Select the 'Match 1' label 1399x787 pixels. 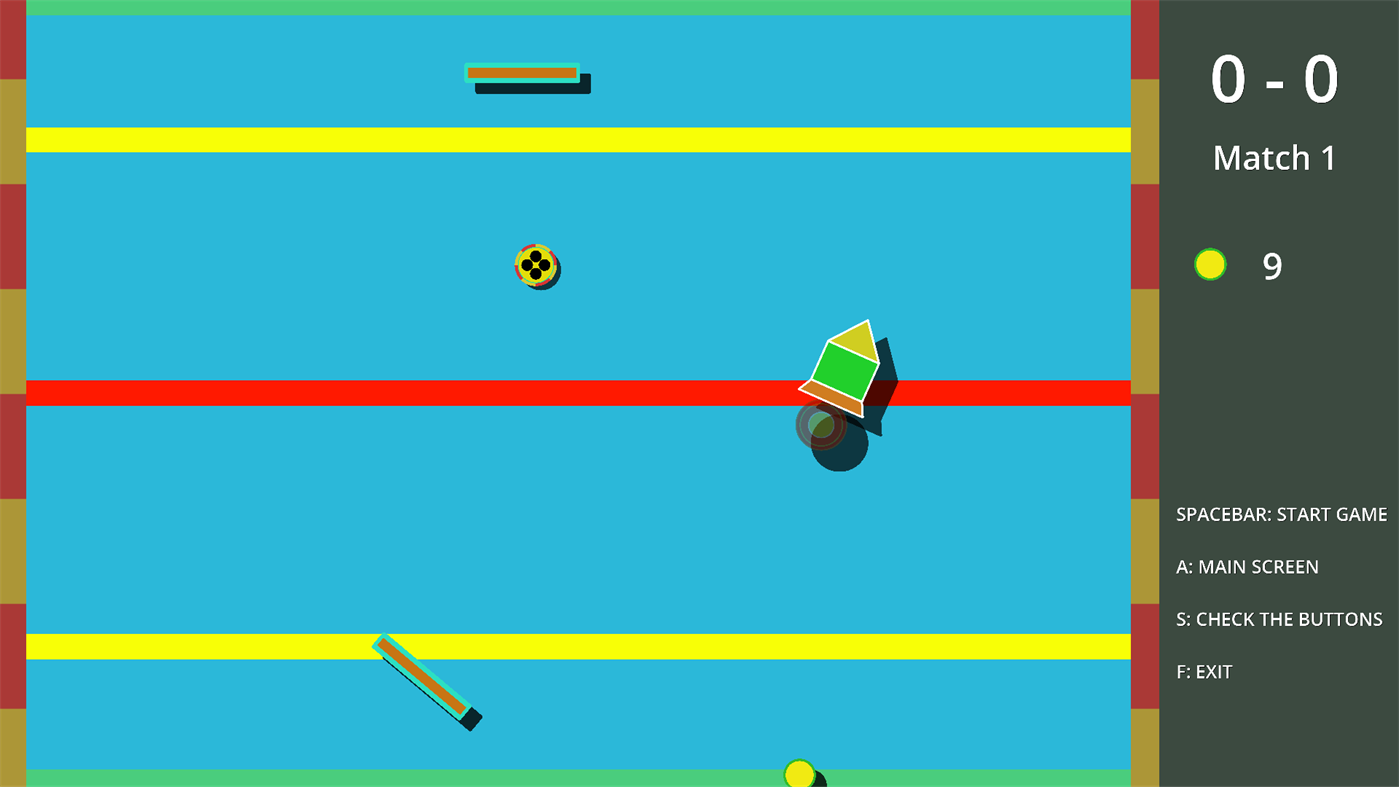coord(1273,157)
